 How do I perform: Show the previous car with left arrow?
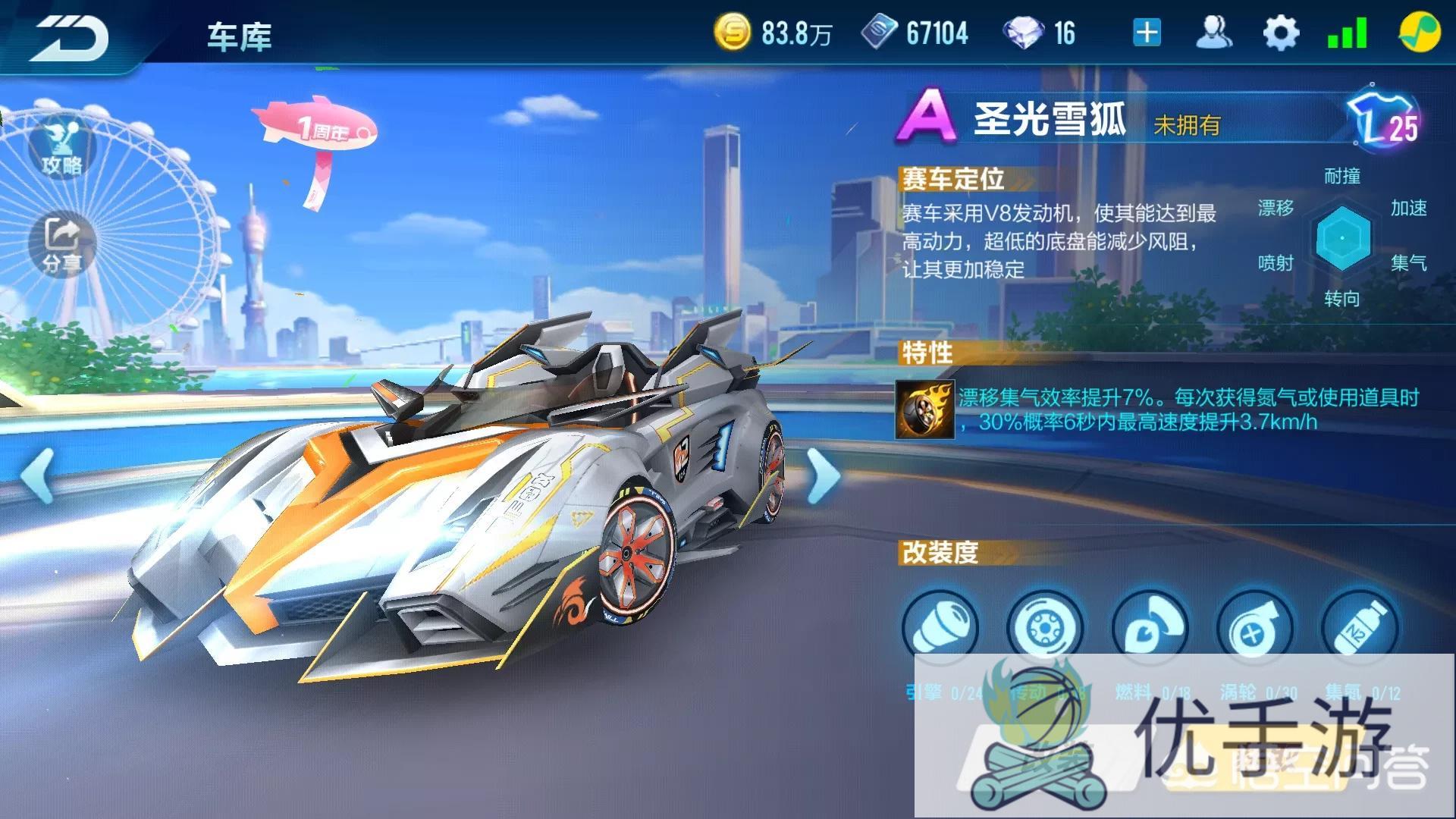36,475
